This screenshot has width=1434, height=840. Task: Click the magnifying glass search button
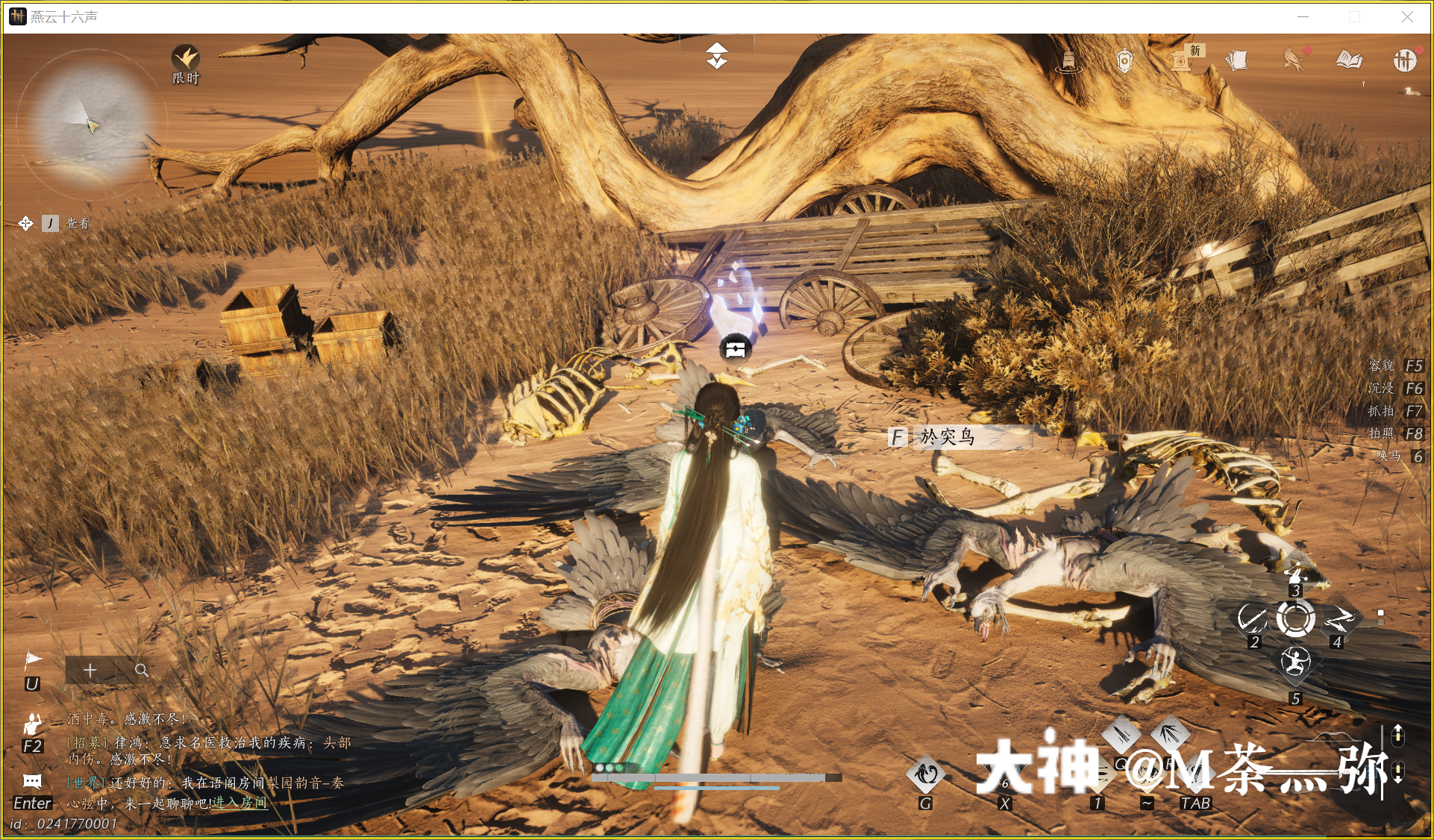141,671
